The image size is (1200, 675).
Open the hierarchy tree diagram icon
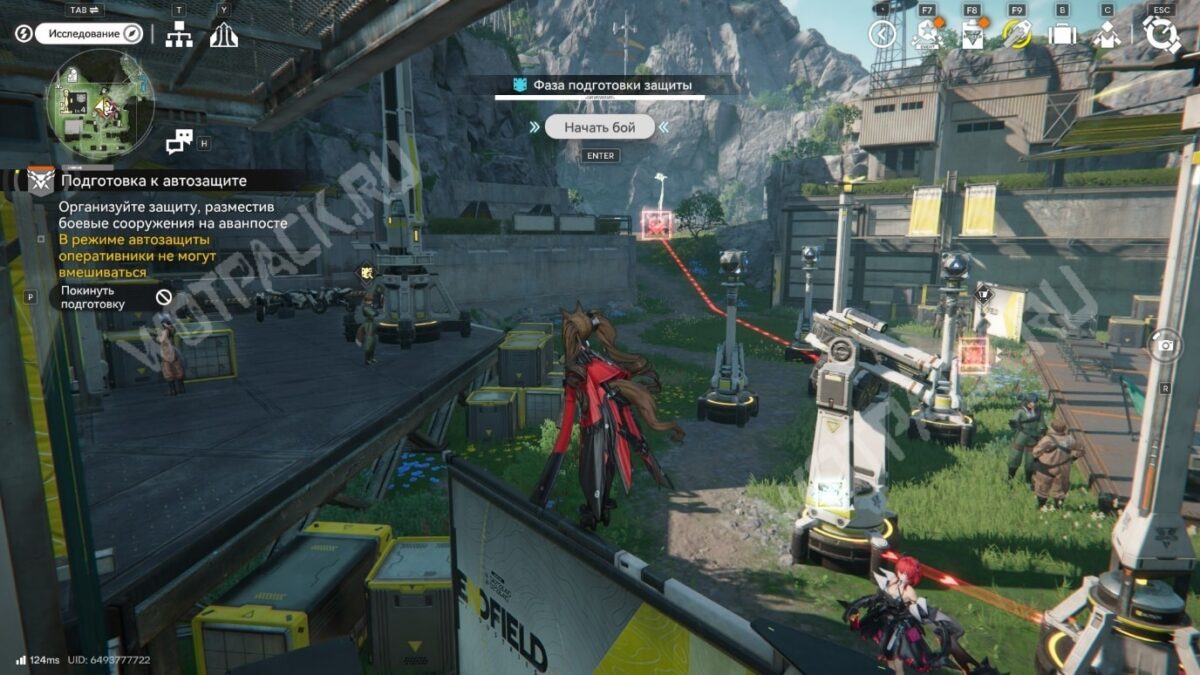coord(179,35)
